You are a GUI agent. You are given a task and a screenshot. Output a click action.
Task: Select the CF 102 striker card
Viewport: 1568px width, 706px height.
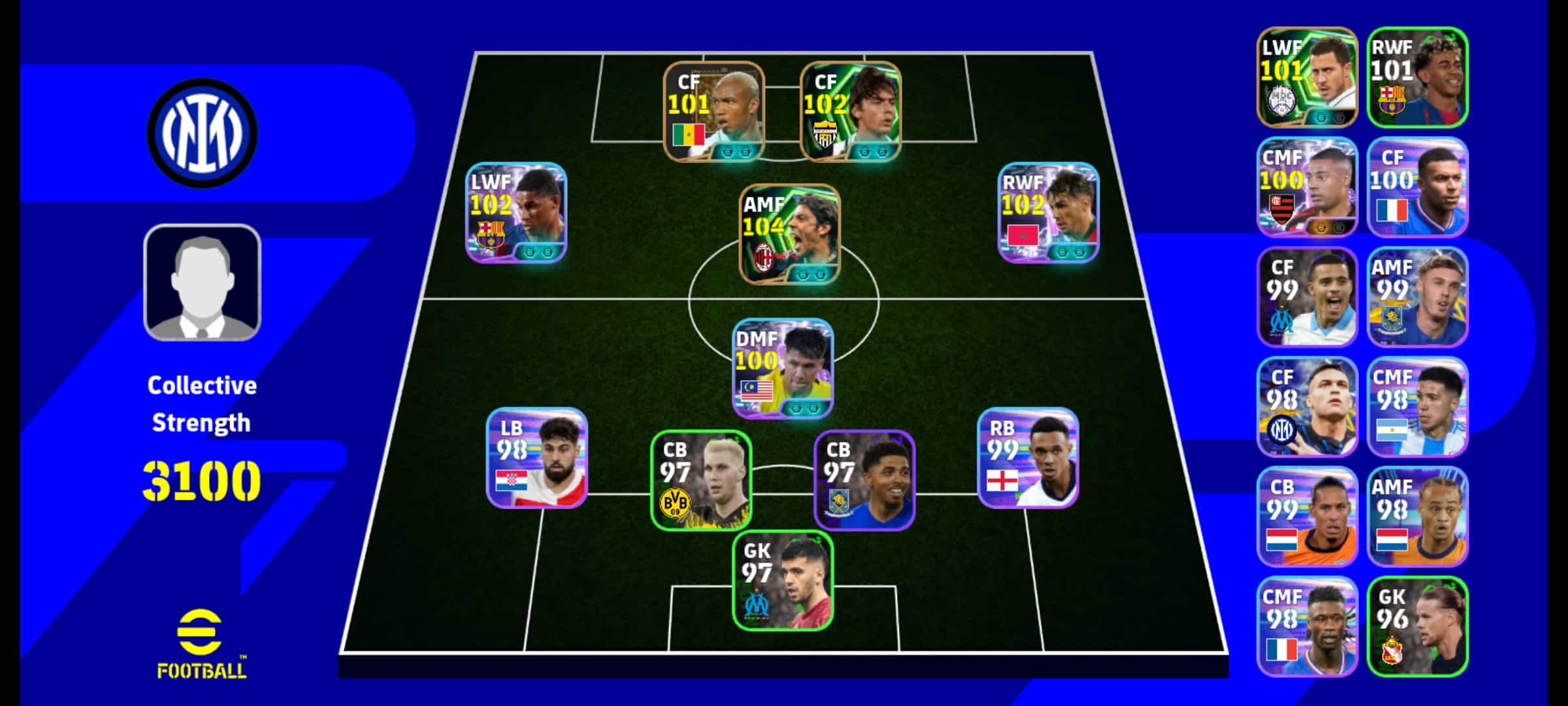pos(851,111)
